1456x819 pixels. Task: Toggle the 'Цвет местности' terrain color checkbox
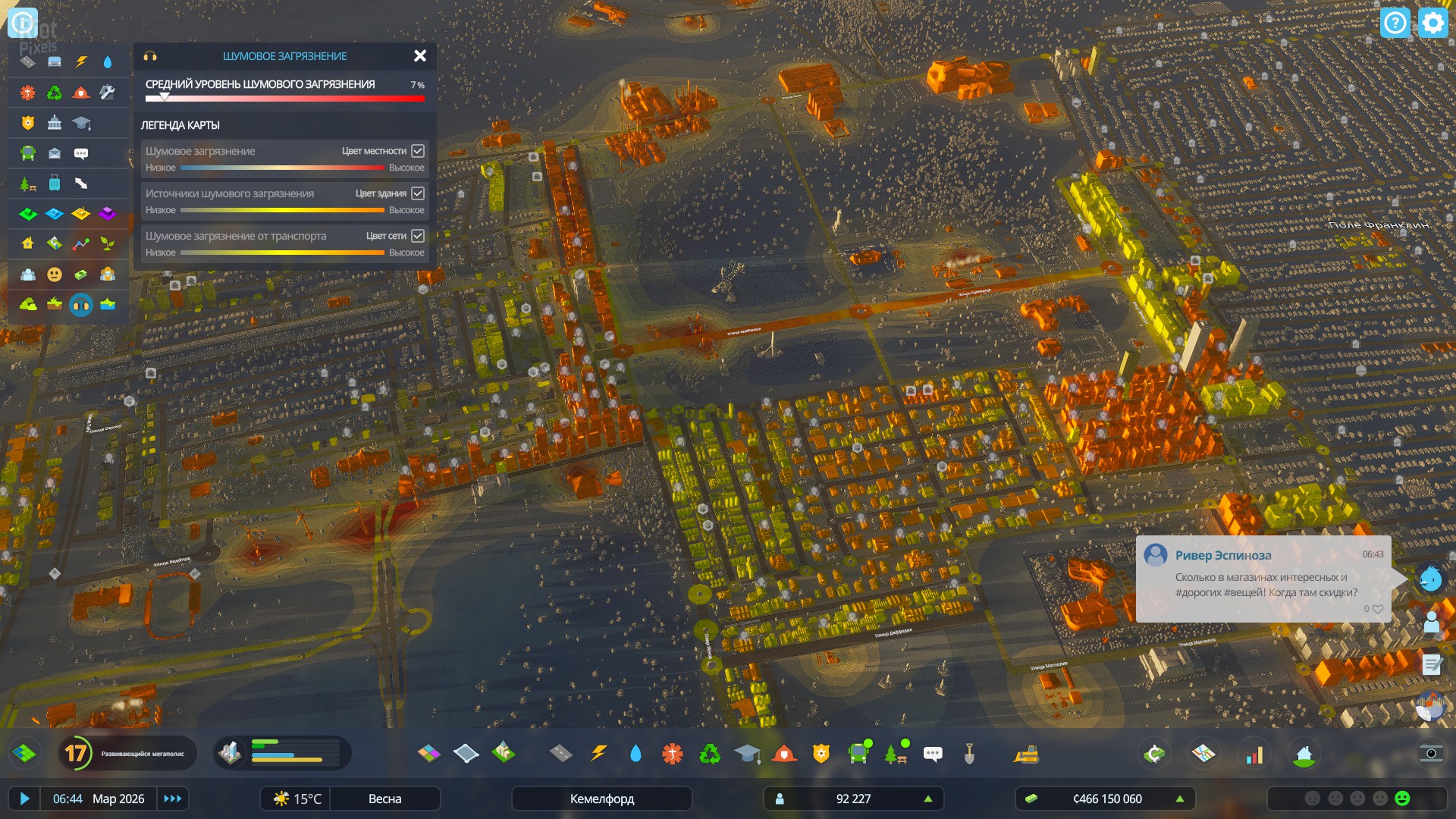(418, 151)
